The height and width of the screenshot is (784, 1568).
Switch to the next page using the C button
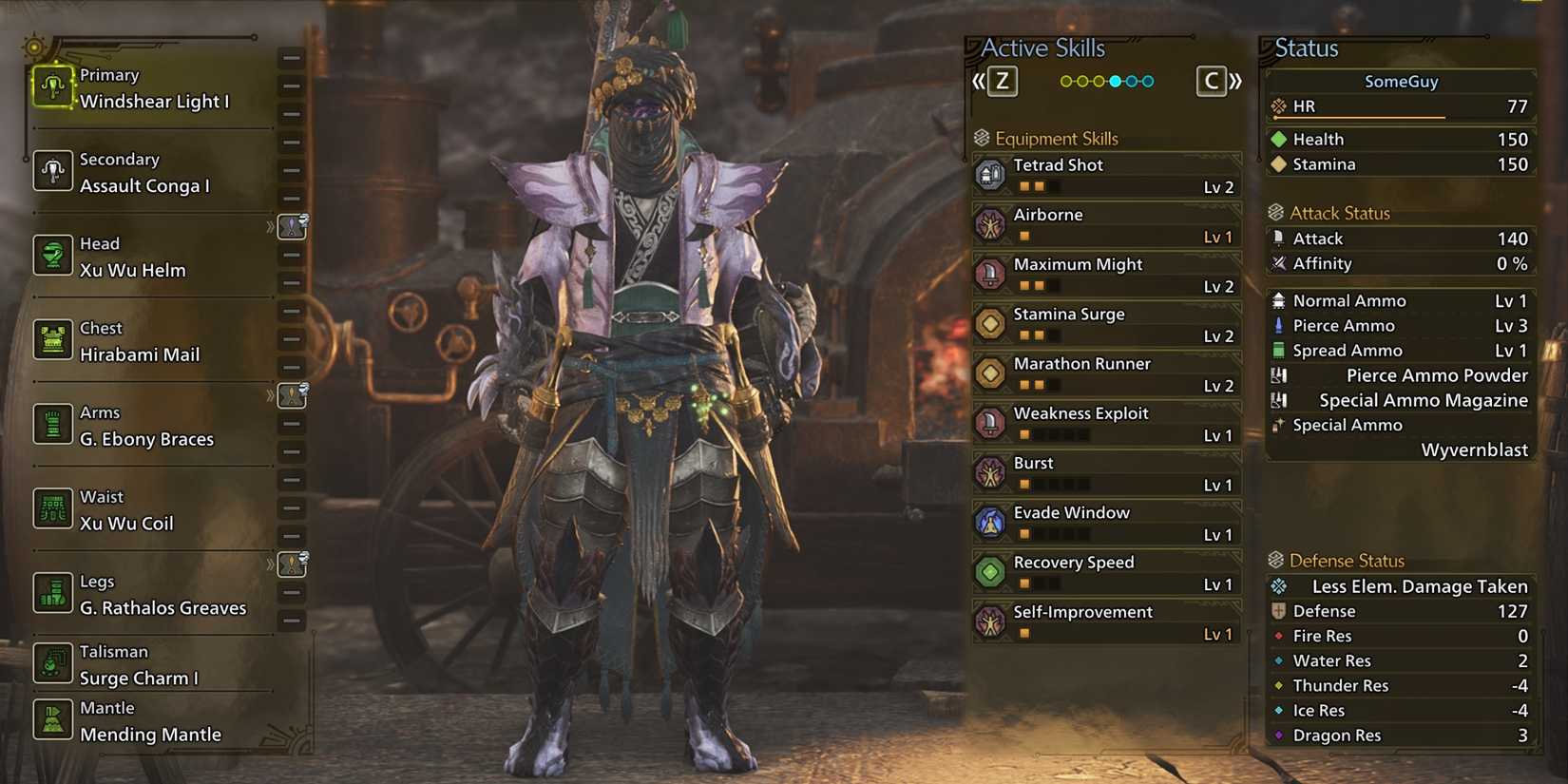tap(1211, 82)
